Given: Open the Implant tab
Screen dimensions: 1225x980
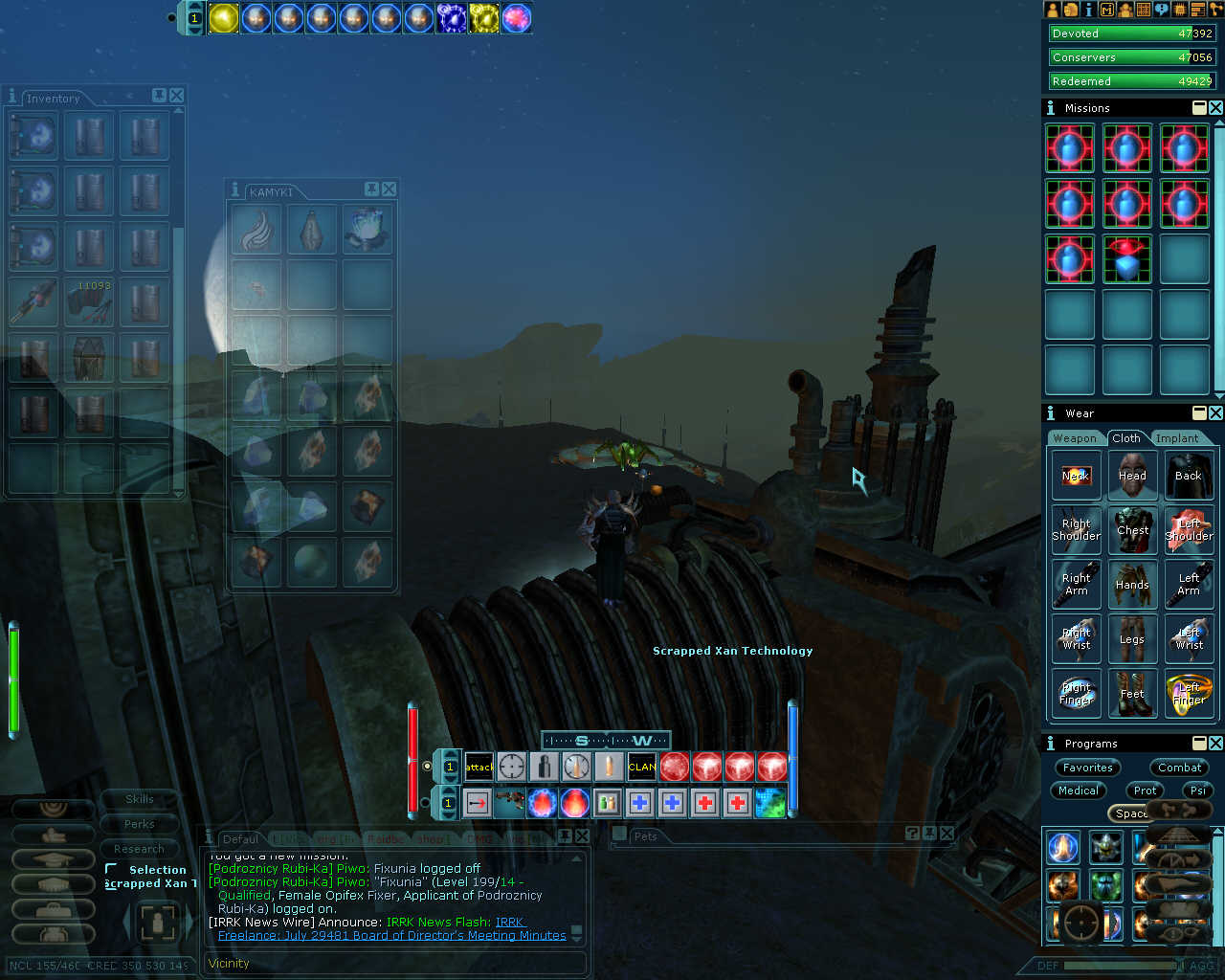Looking at the screenshot, I should [1176, 438].
